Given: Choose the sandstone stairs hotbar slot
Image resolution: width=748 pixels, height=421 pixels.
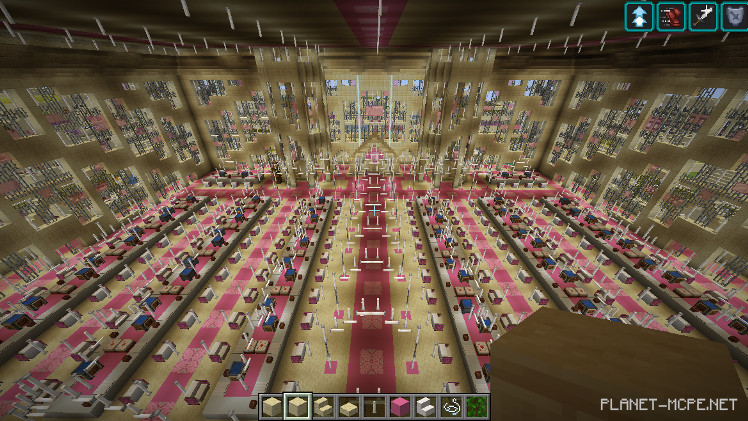Looking at the screenshot, I should click(x=321, y=406).
